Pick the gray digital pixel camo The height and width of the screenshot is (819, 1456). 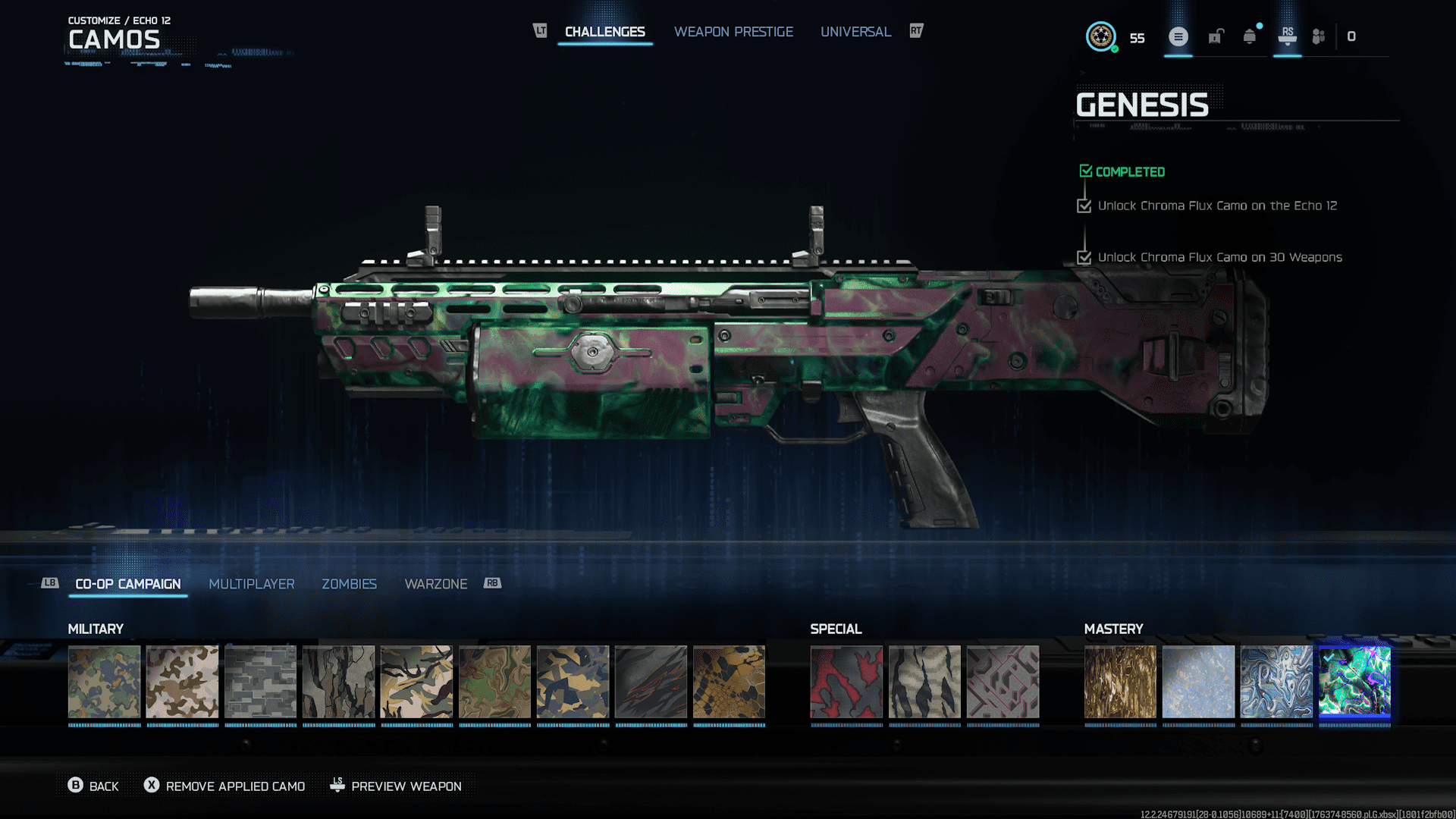261,682
